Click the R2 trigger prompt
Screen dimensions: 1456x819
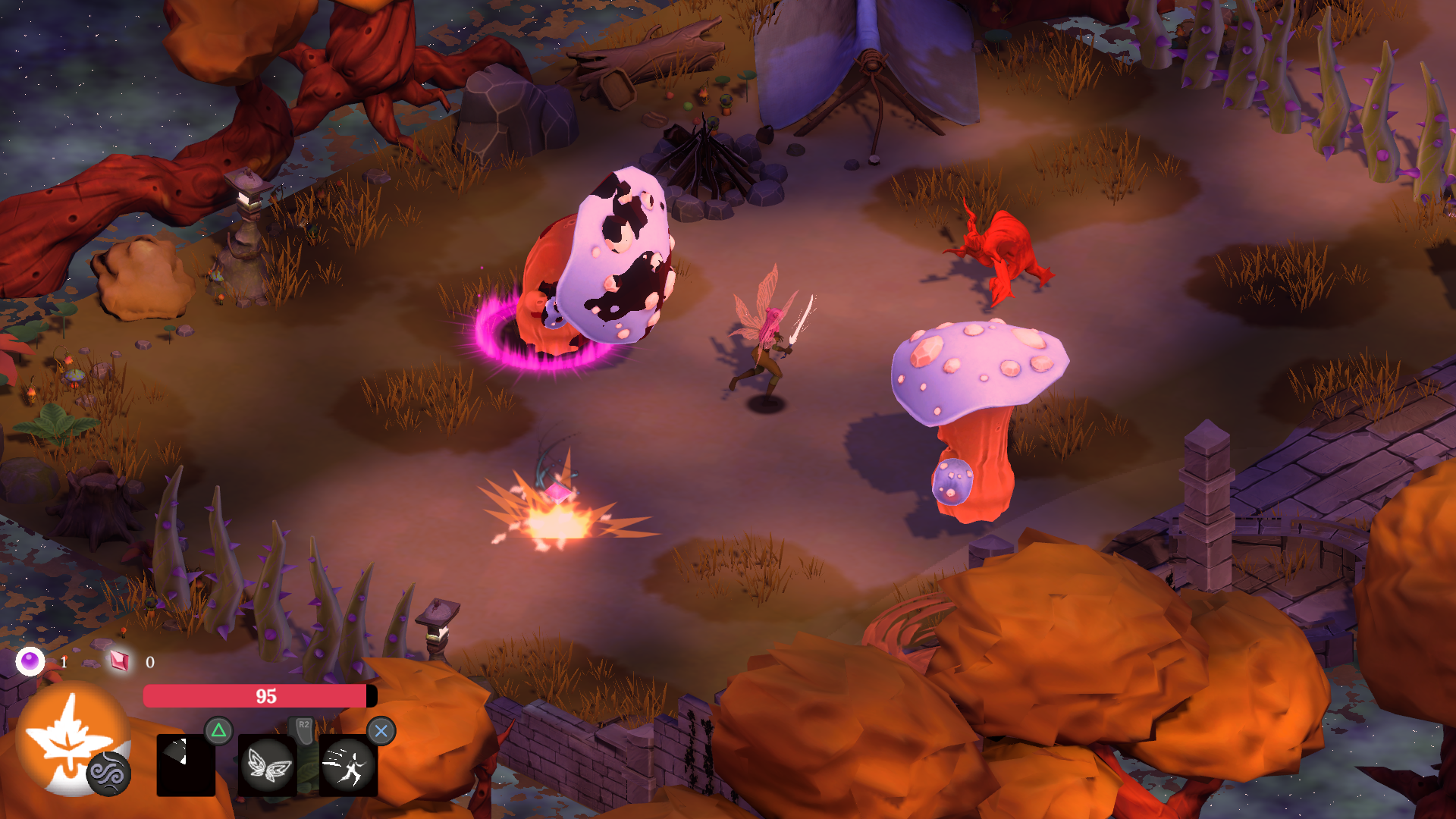coord(303,726)
